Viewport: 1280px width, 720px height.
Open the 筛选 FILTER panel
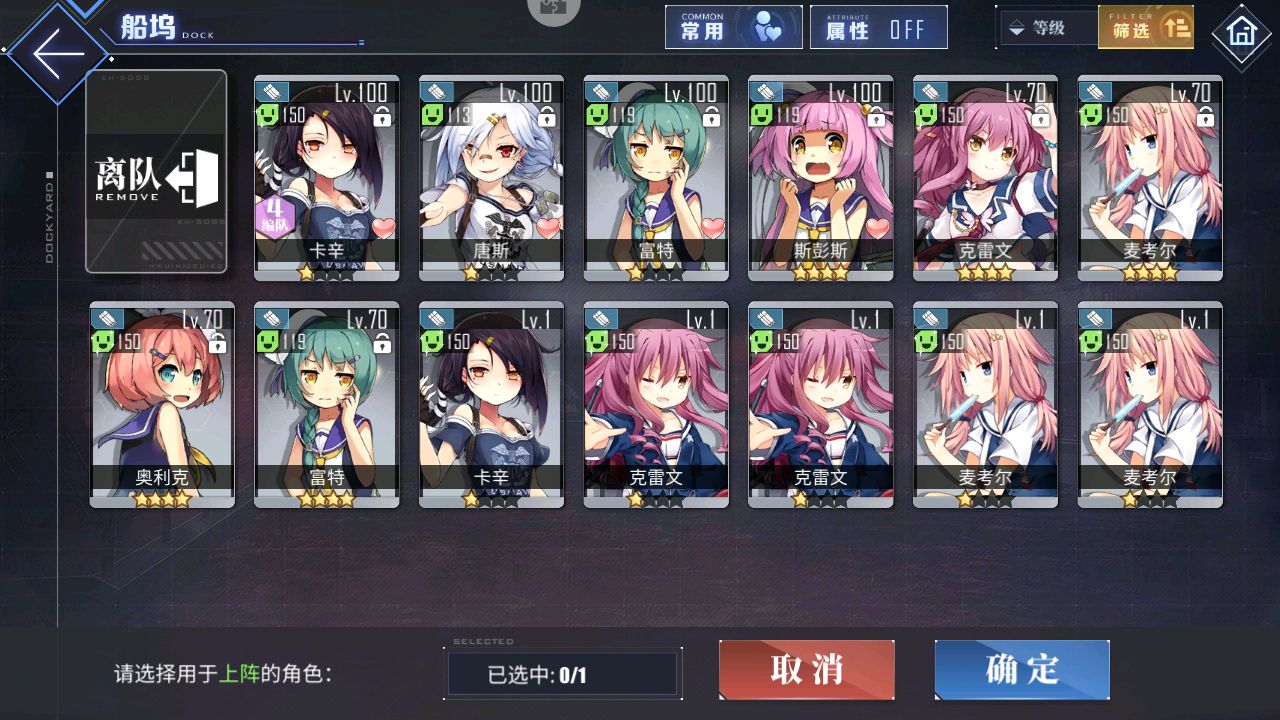1146,27
